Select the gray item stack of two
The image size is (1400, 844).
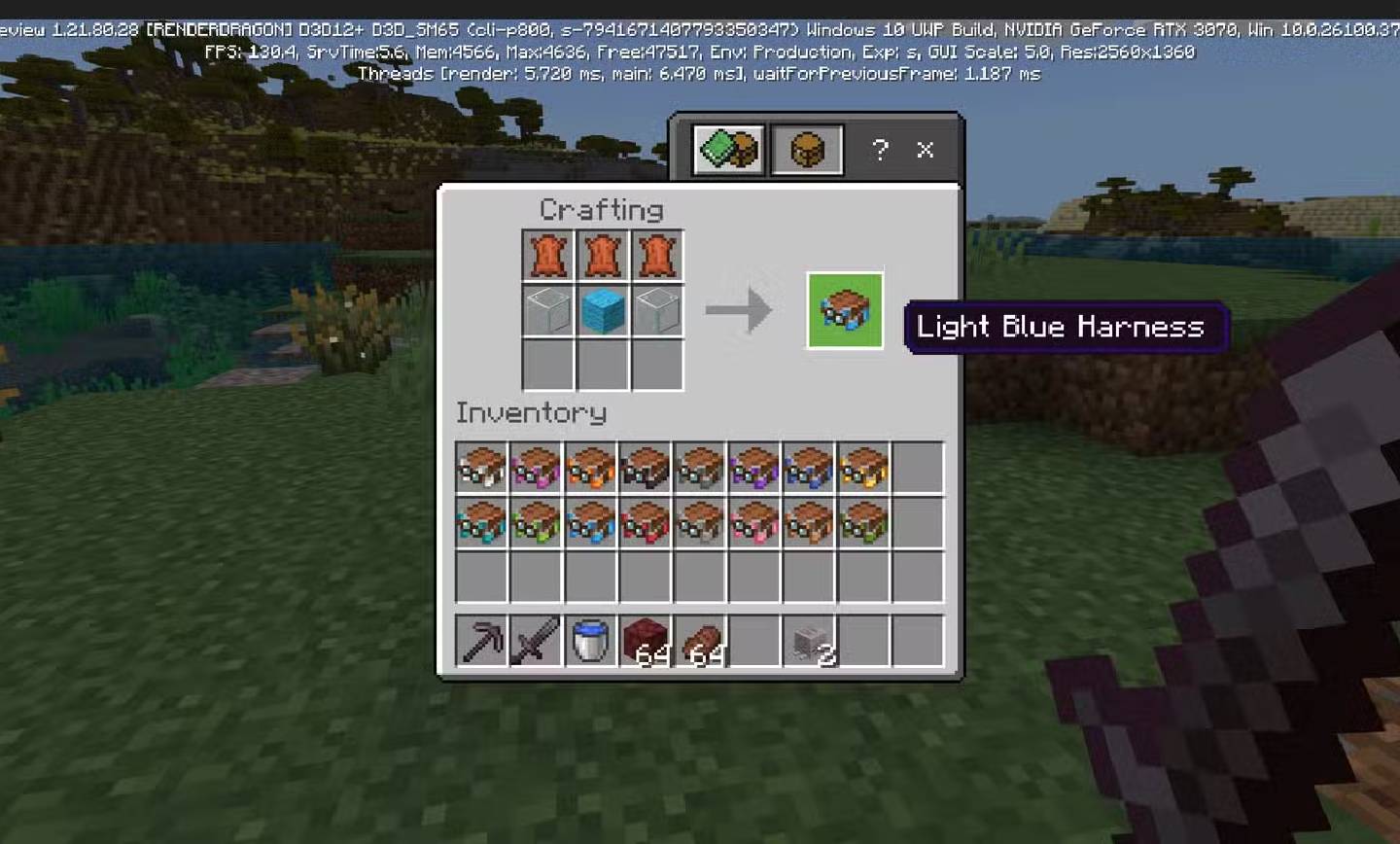[x=809, y=641]
